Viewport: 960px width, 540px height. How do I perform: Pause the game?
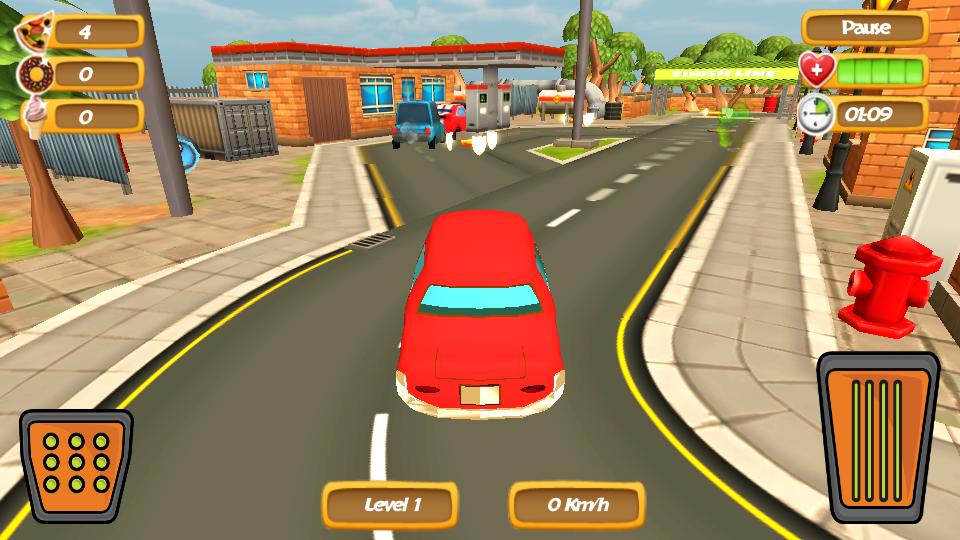pyautogui.click(x=865, y=28)
